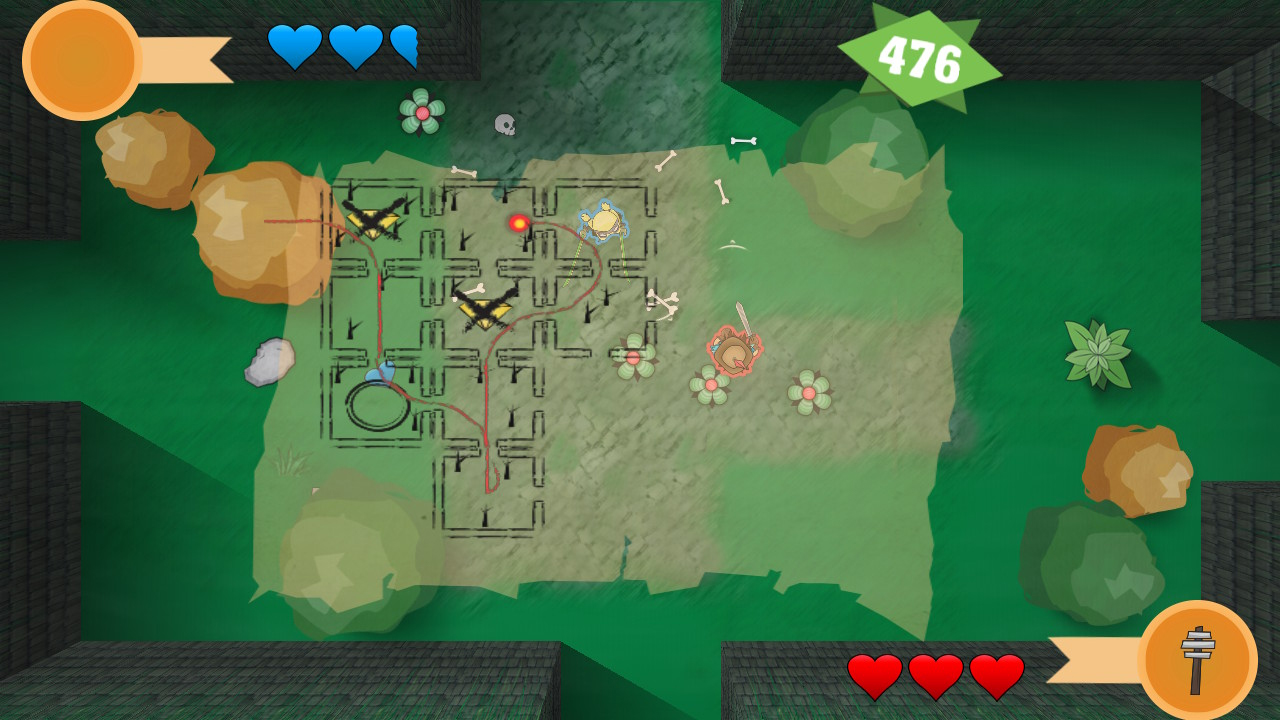This screenshot has width=1280, height=720.
Task: Click the pink-centered flower near the frog's path
Action: tap(633, 360)
